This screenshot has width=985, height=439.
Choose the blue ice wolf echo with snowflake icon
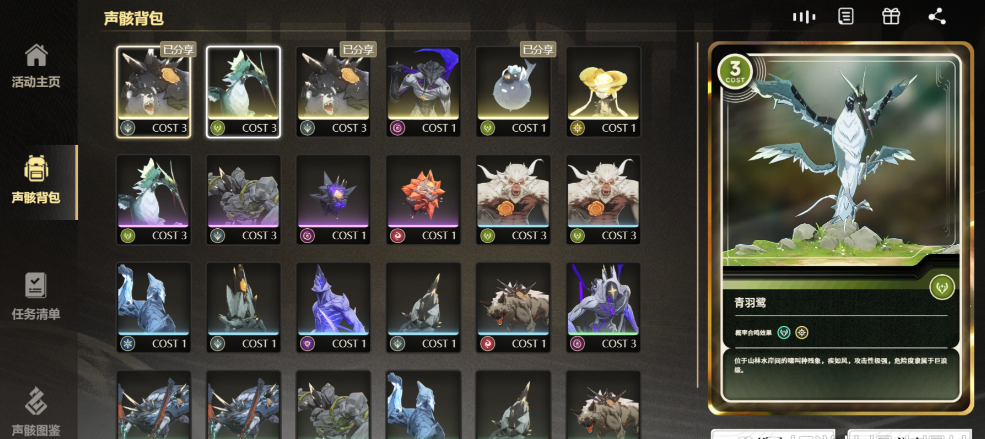point(153,307)
